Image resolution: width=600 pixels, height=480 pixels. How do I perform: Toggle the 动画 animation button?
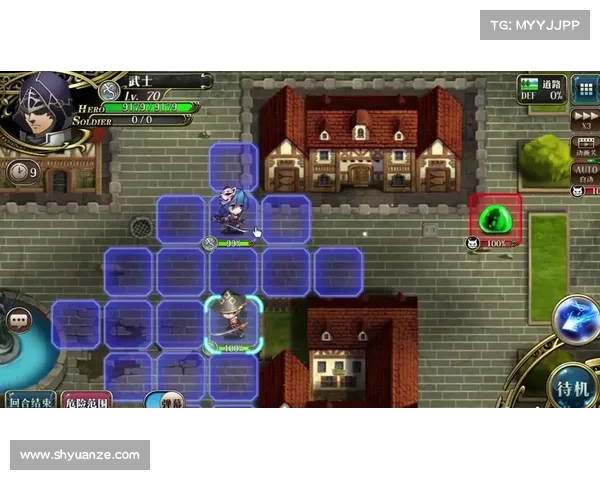pos(585,148)
